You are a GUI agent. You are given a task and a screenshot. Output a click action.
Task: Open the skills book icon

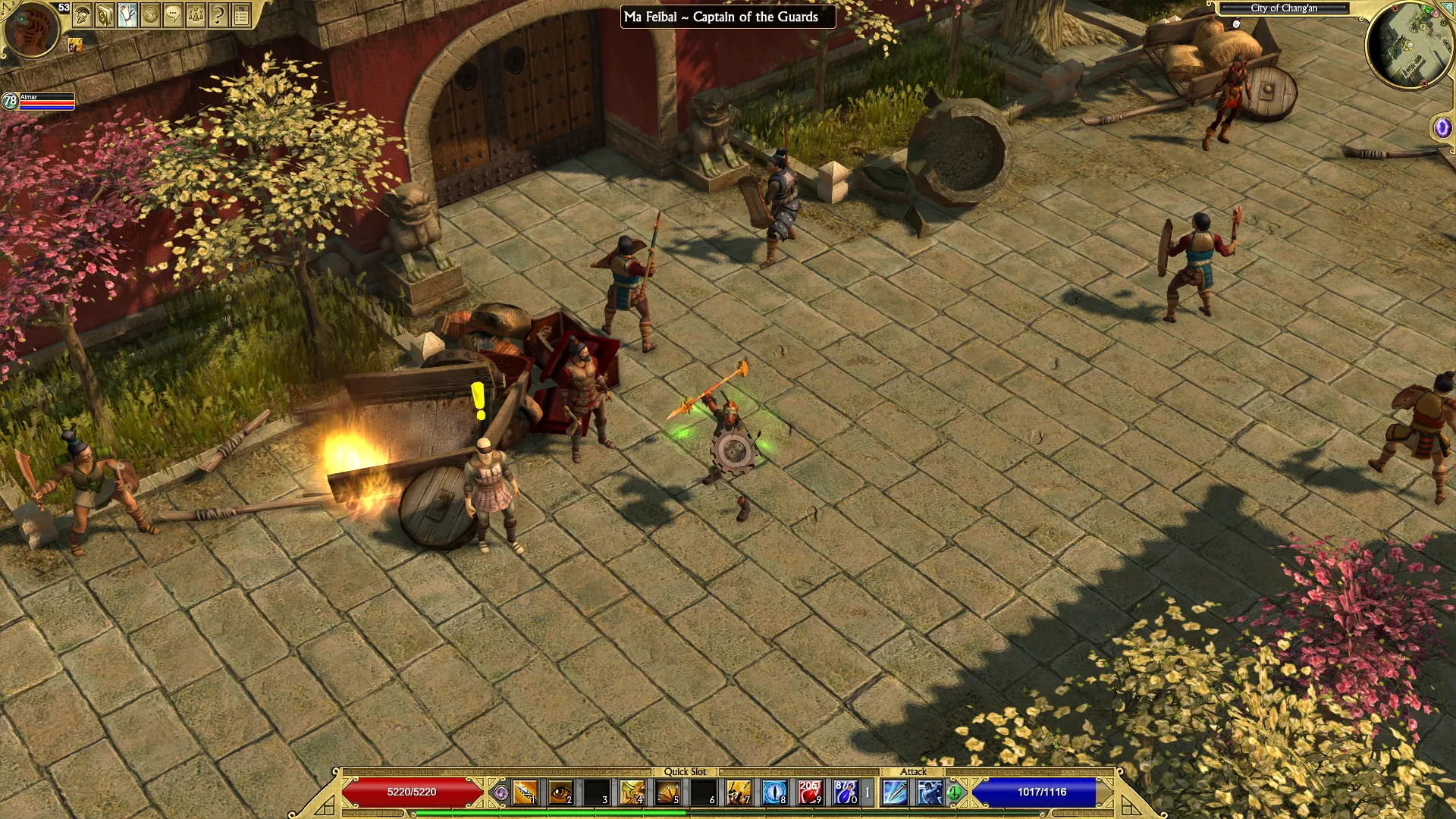pyautogui.click(x=105, y=14)
